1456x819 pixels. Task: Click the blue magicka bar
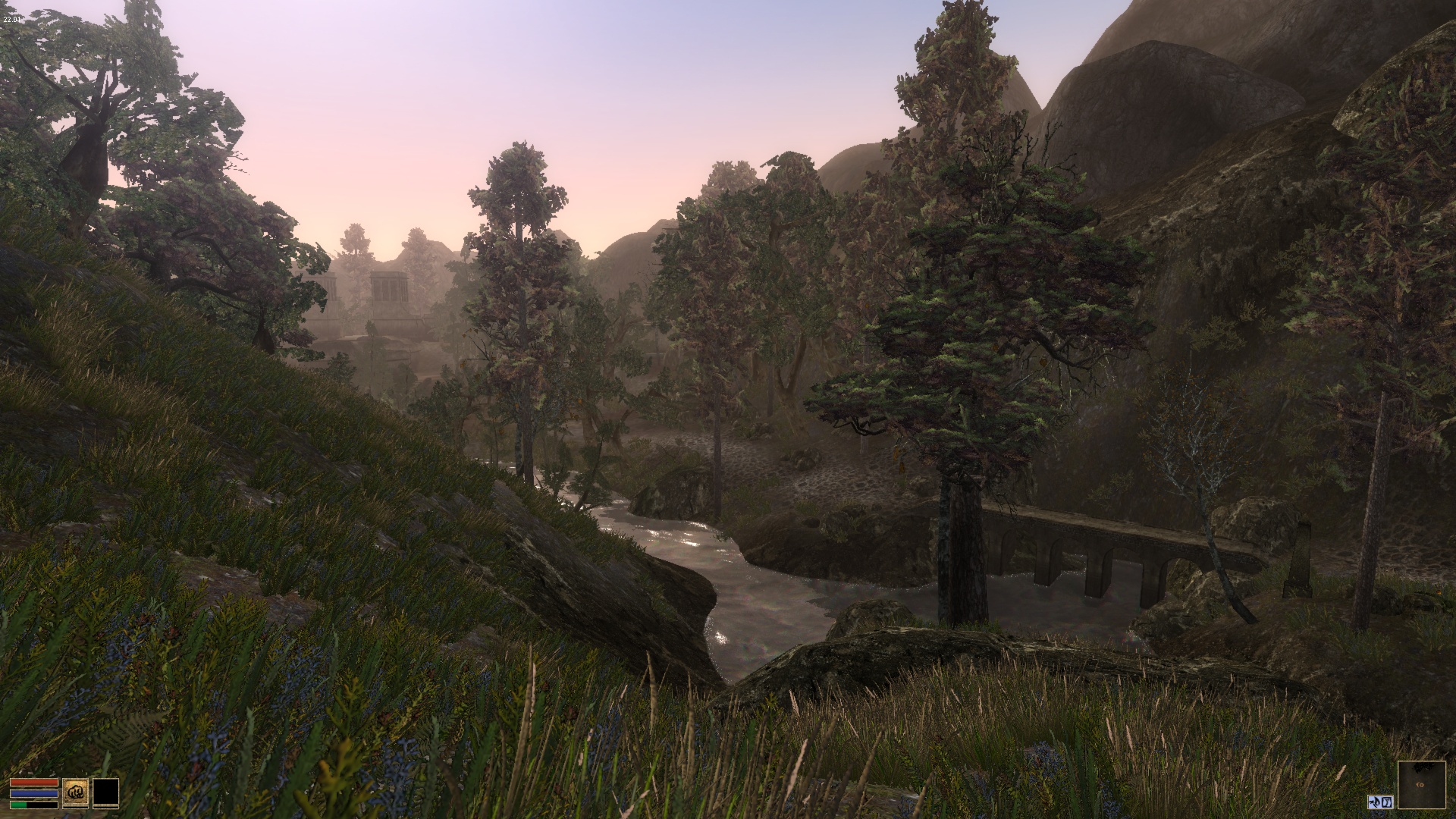pos(34,793)
